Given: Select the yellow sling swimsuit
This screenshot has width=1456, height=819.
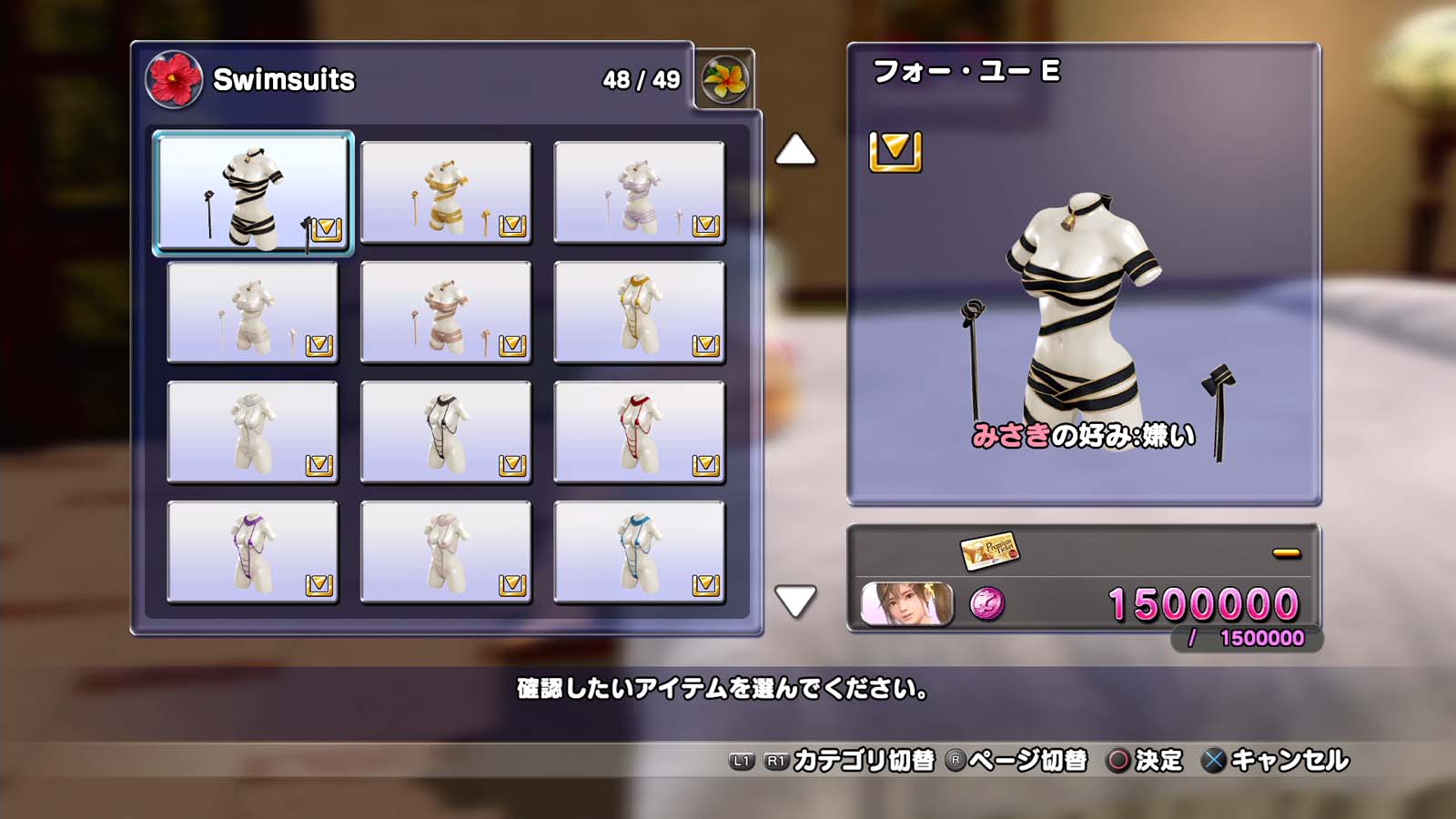Looking at the screenshot, I should 639,312.
